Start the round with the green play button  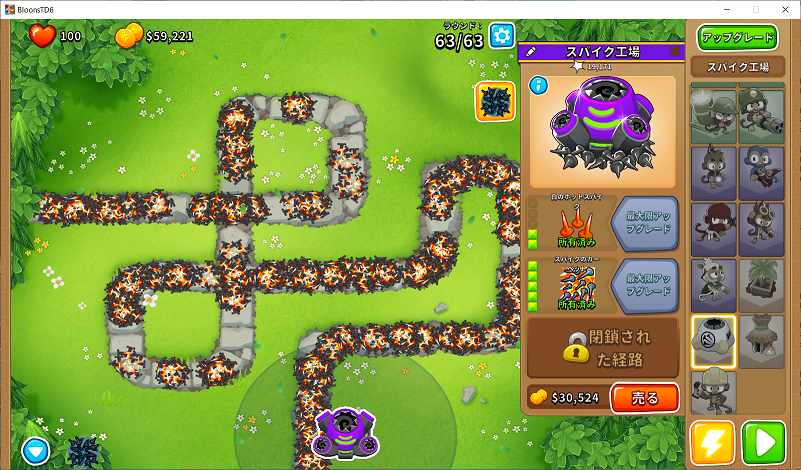(764, 443)
